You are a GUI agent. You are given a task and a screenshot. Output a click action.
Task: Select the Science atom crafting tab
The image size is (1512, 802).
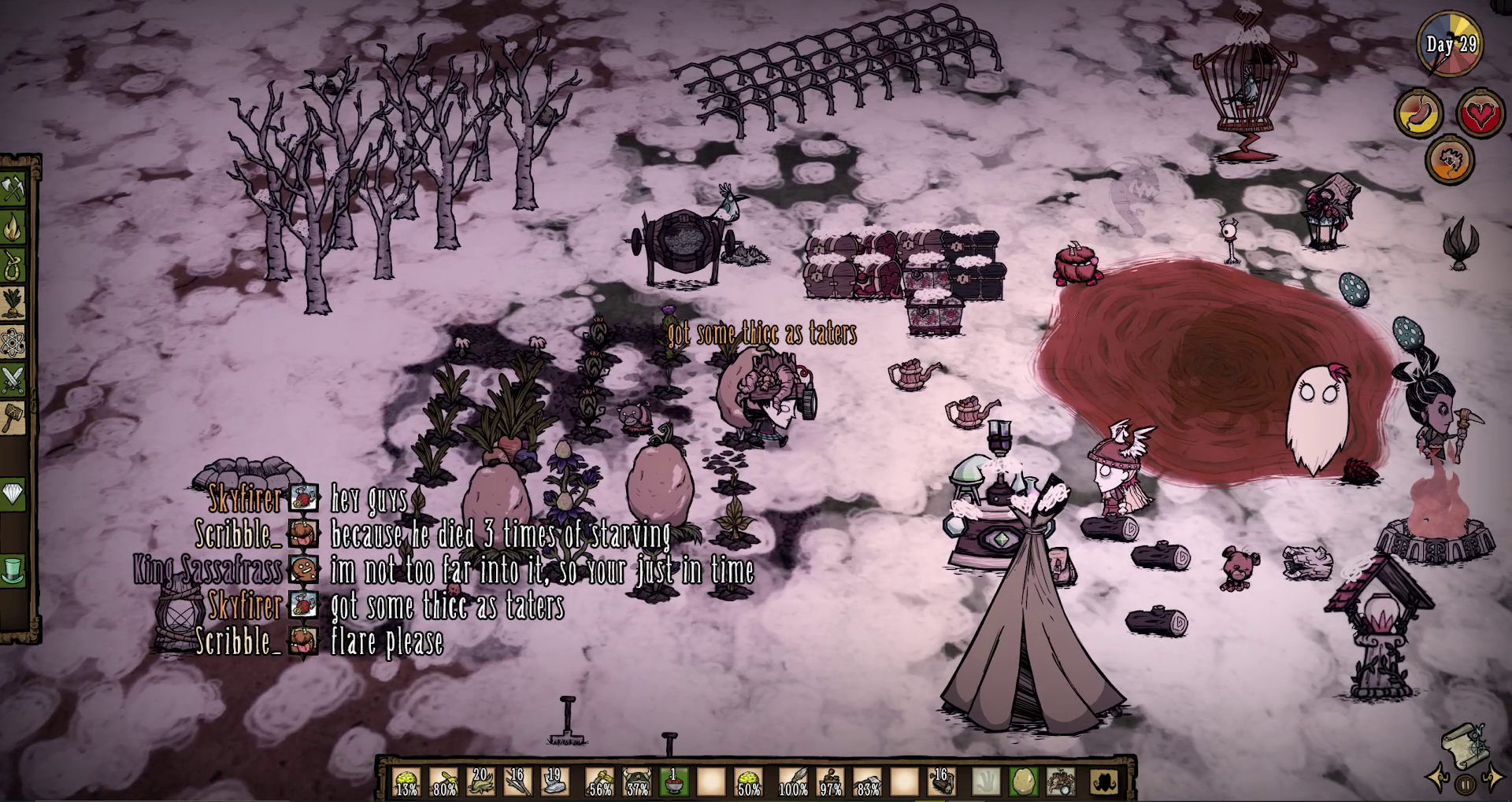pos(14,342)
